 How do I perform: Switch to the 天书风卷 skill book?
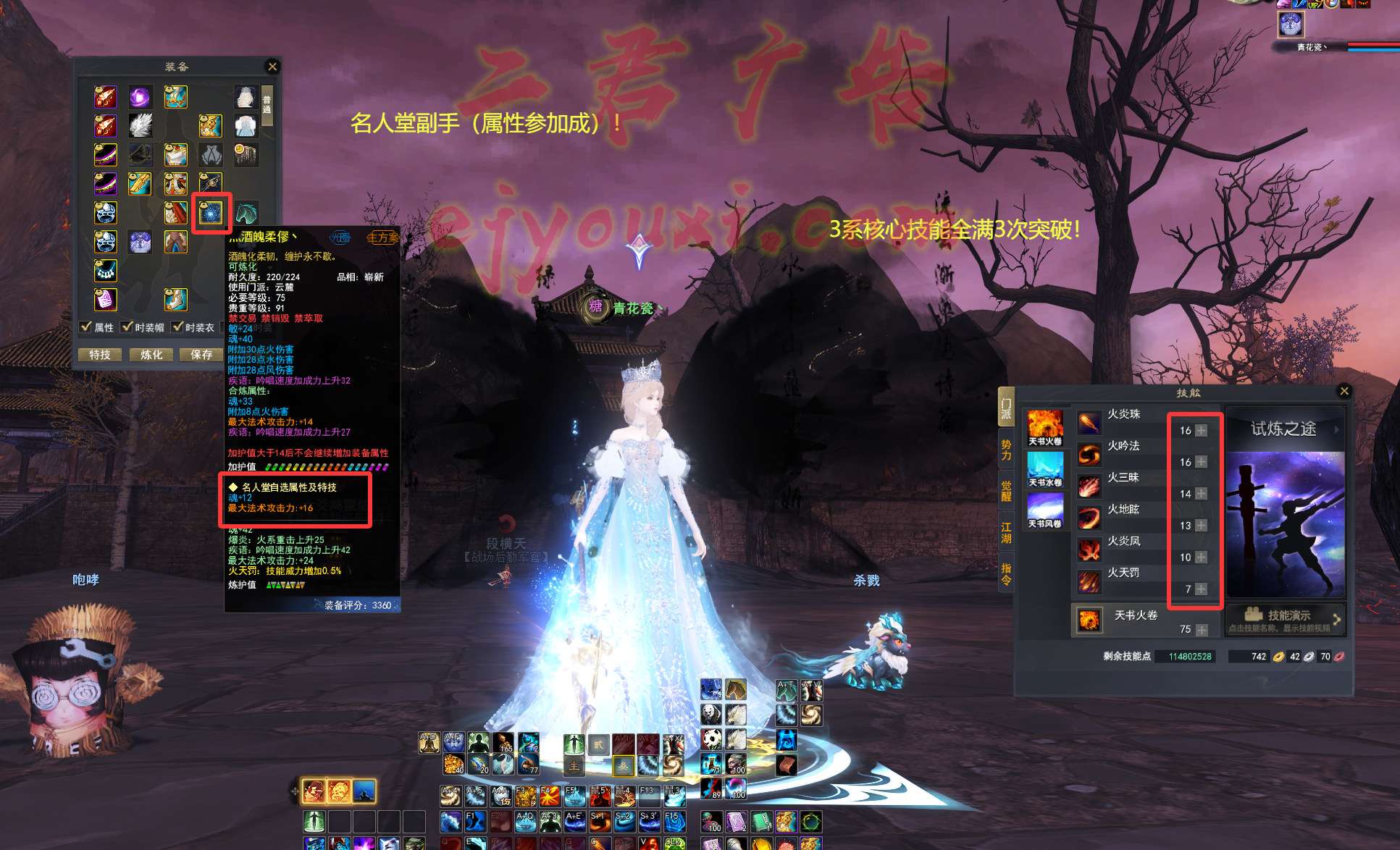coord(1045,510)
